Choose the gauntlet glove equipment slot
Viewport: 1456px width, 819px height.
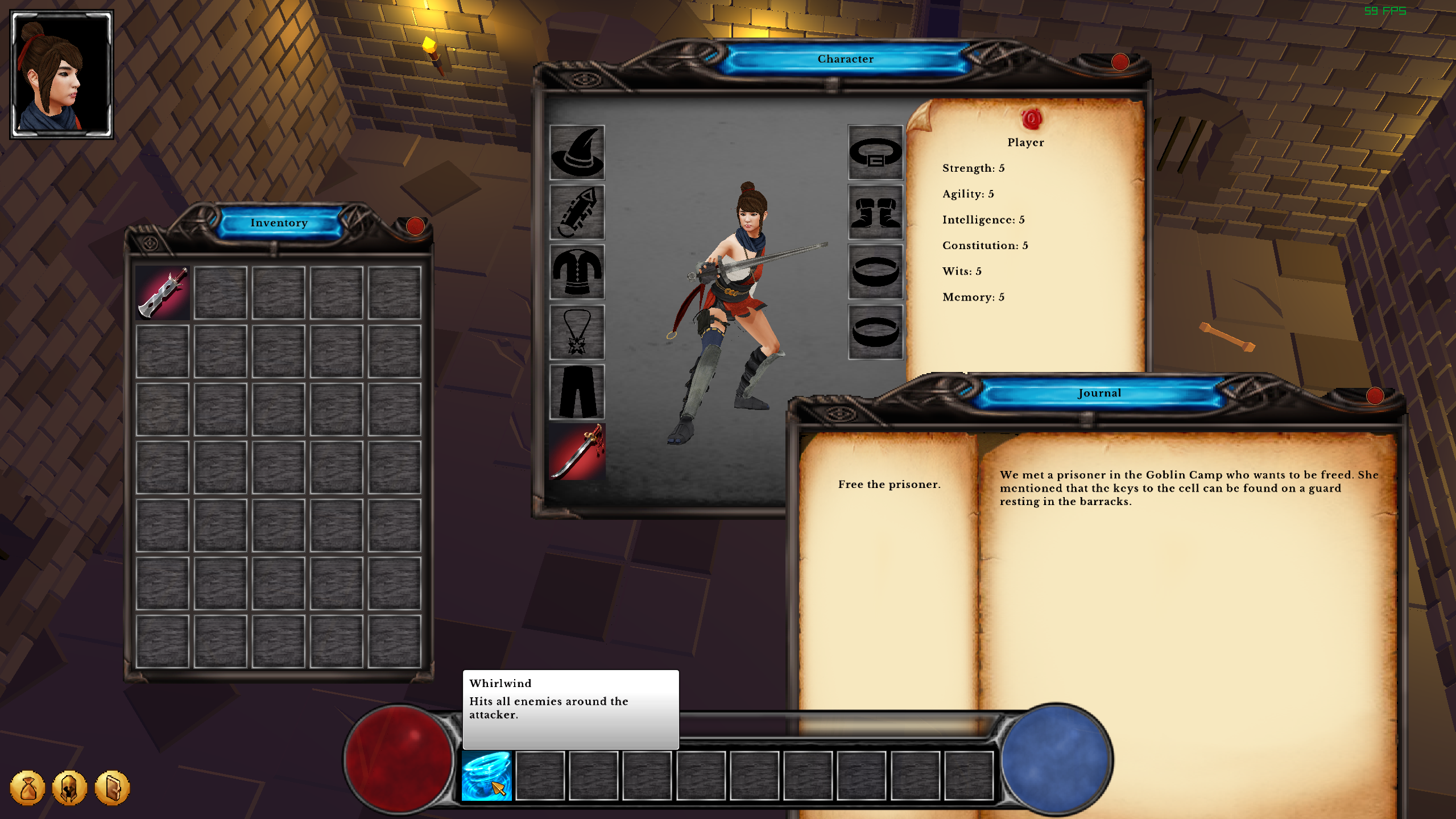point(577,212)
